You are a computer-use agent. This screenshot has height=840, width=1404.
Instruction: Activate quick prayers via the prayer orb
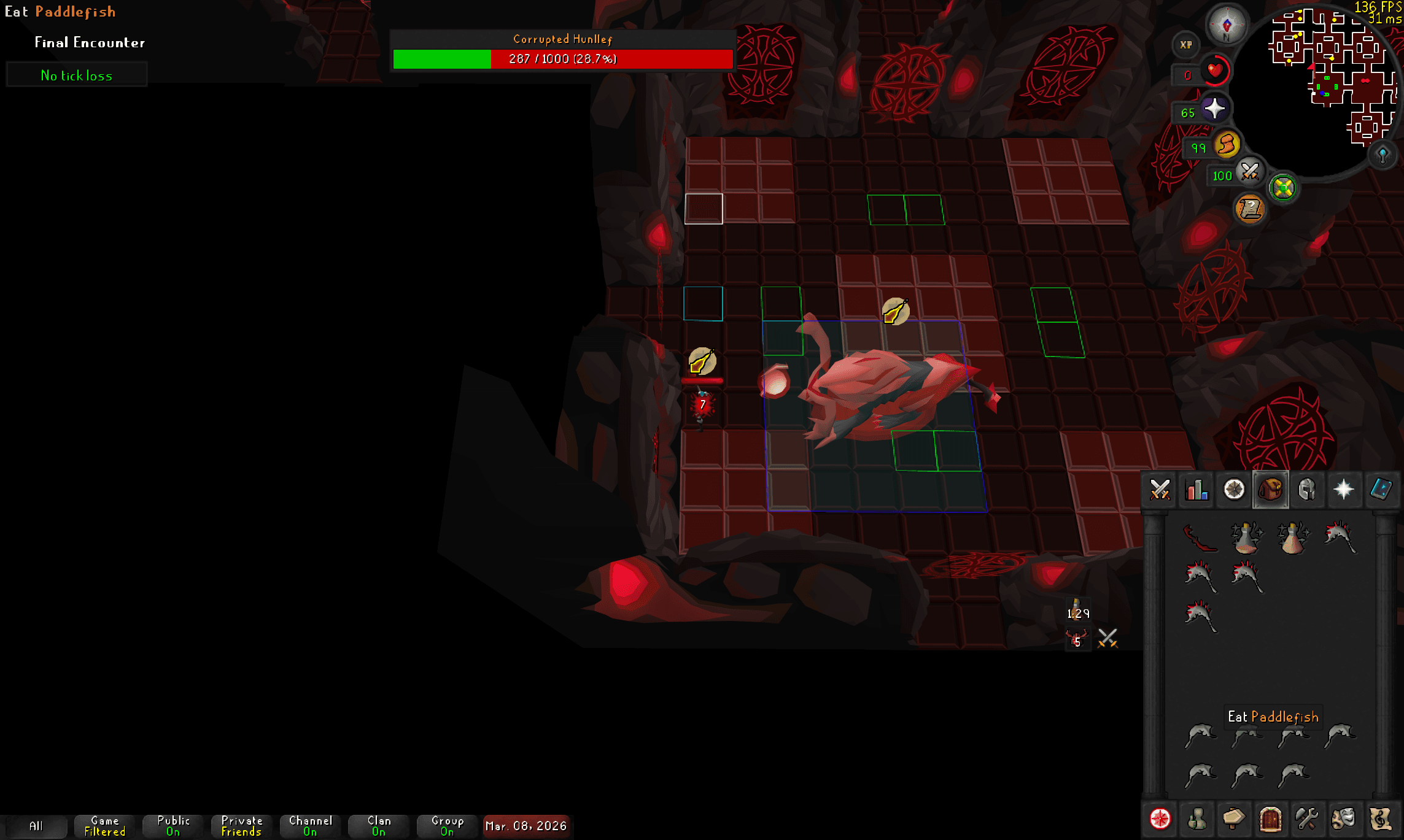pyautogui.click(x=1214, y=109)
